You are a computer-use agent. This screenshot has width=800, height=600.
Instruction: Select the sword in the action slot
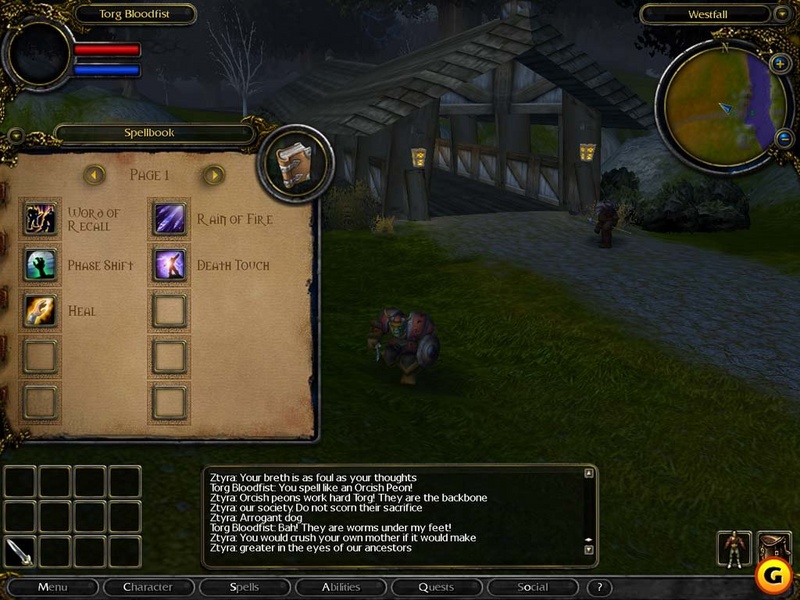[x=19, y=551]
